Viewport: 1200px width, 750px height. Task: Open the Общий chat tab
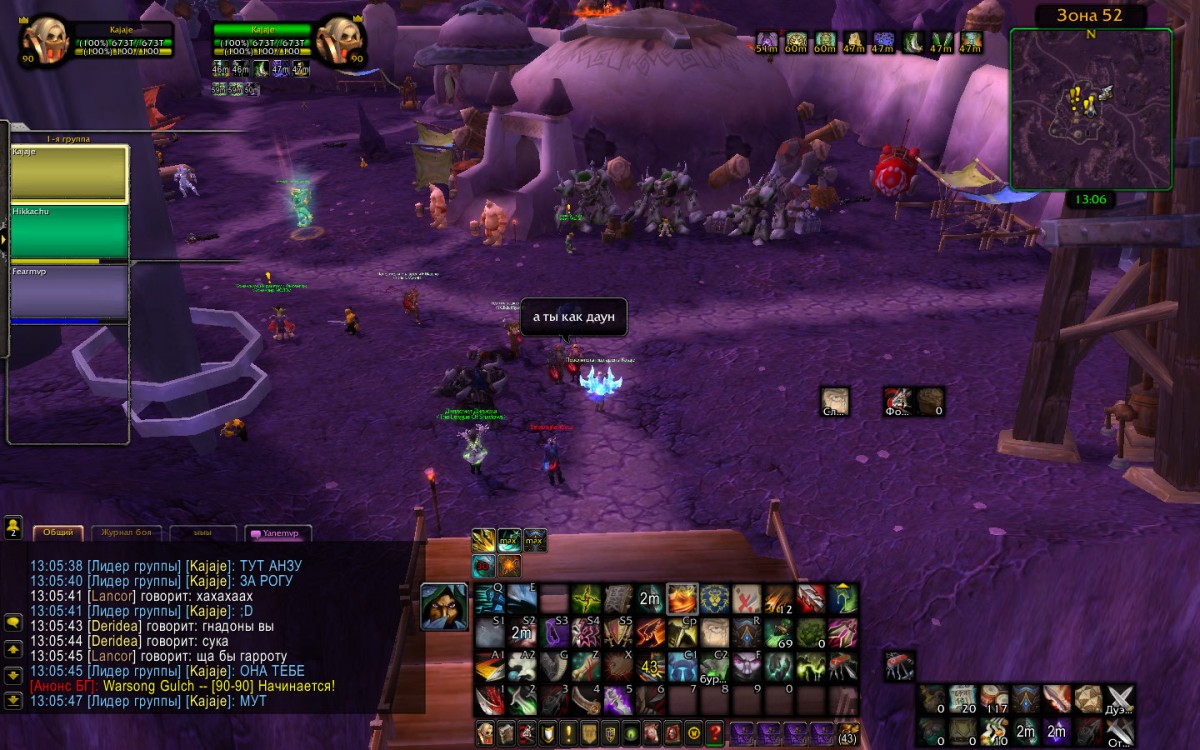[58, 533]
